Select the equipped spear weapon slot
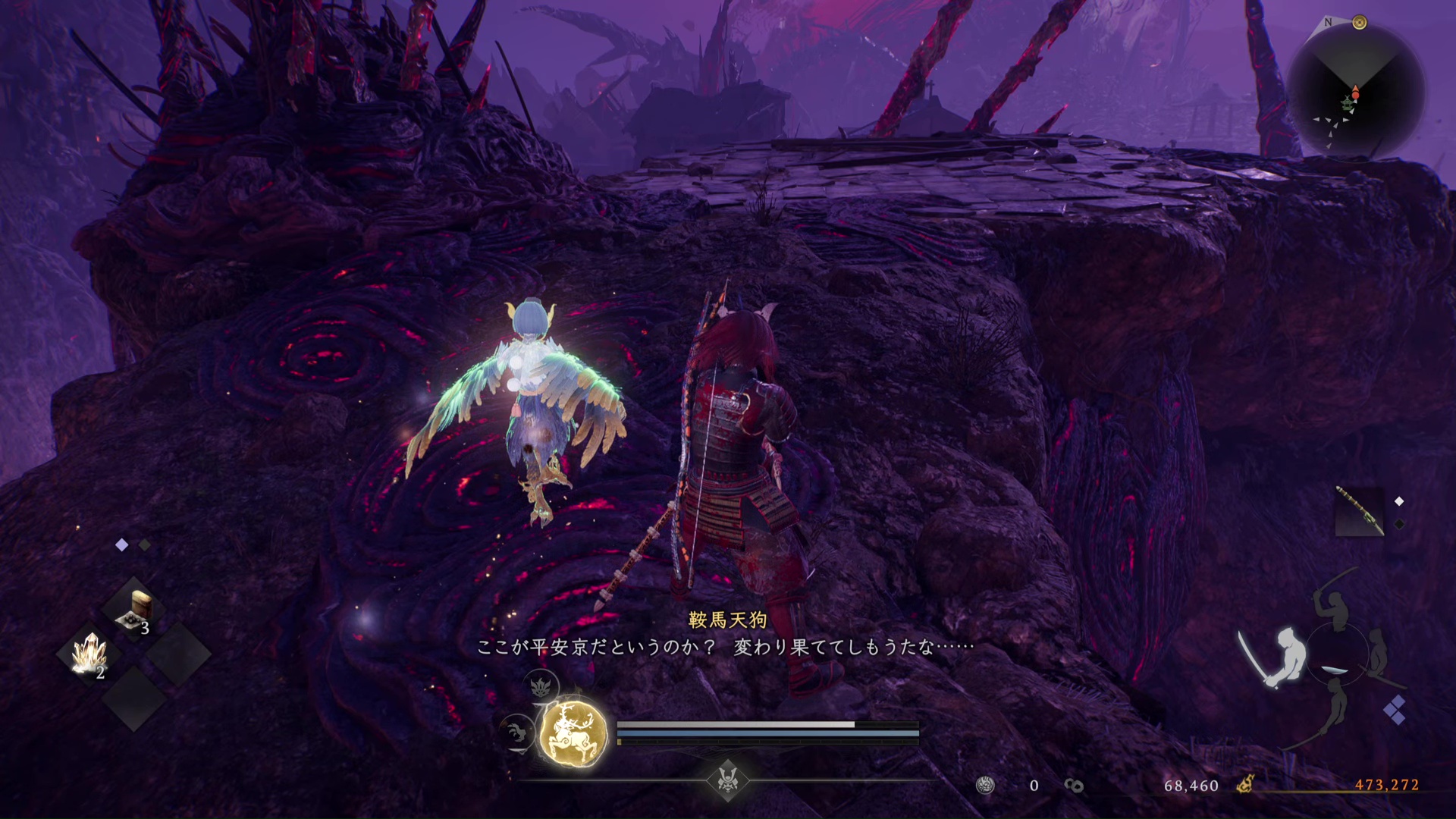 [x=1359, y=511]
